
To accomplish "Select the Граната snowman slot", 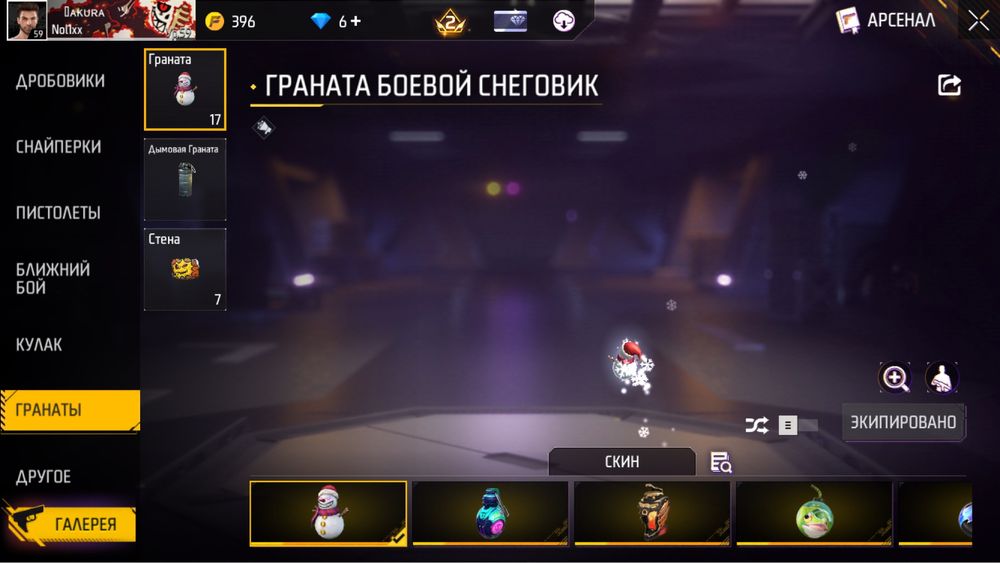I will (185, 90).
